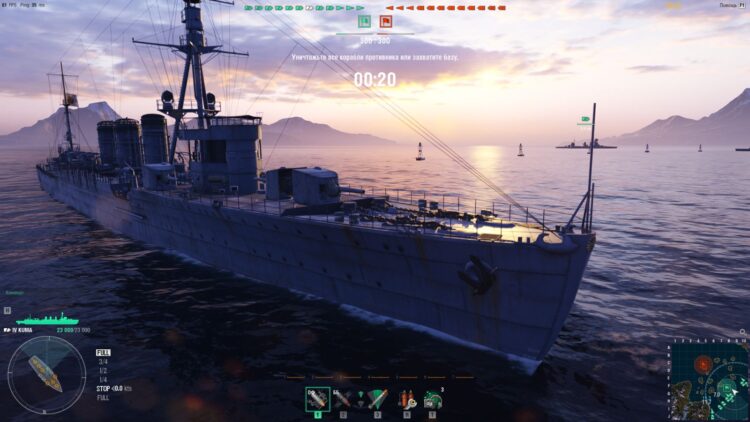Screen dimensions: 750x422
Task: Click the red enemy base flag icon
Action: (x=386, y=21)
